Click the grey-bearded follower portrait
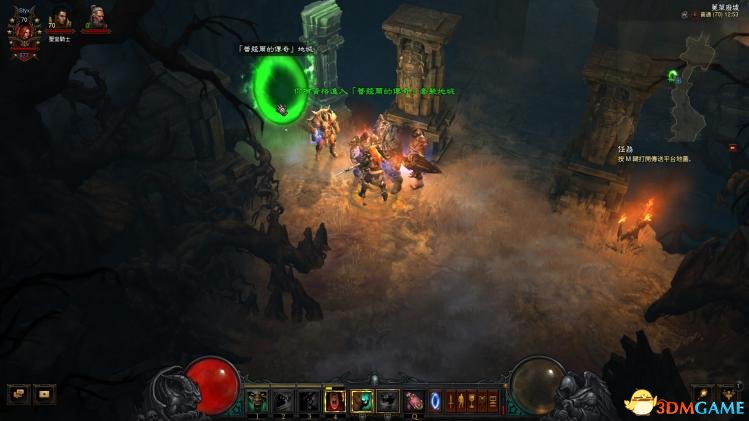 pyautogui.click(x=95, y=17)
